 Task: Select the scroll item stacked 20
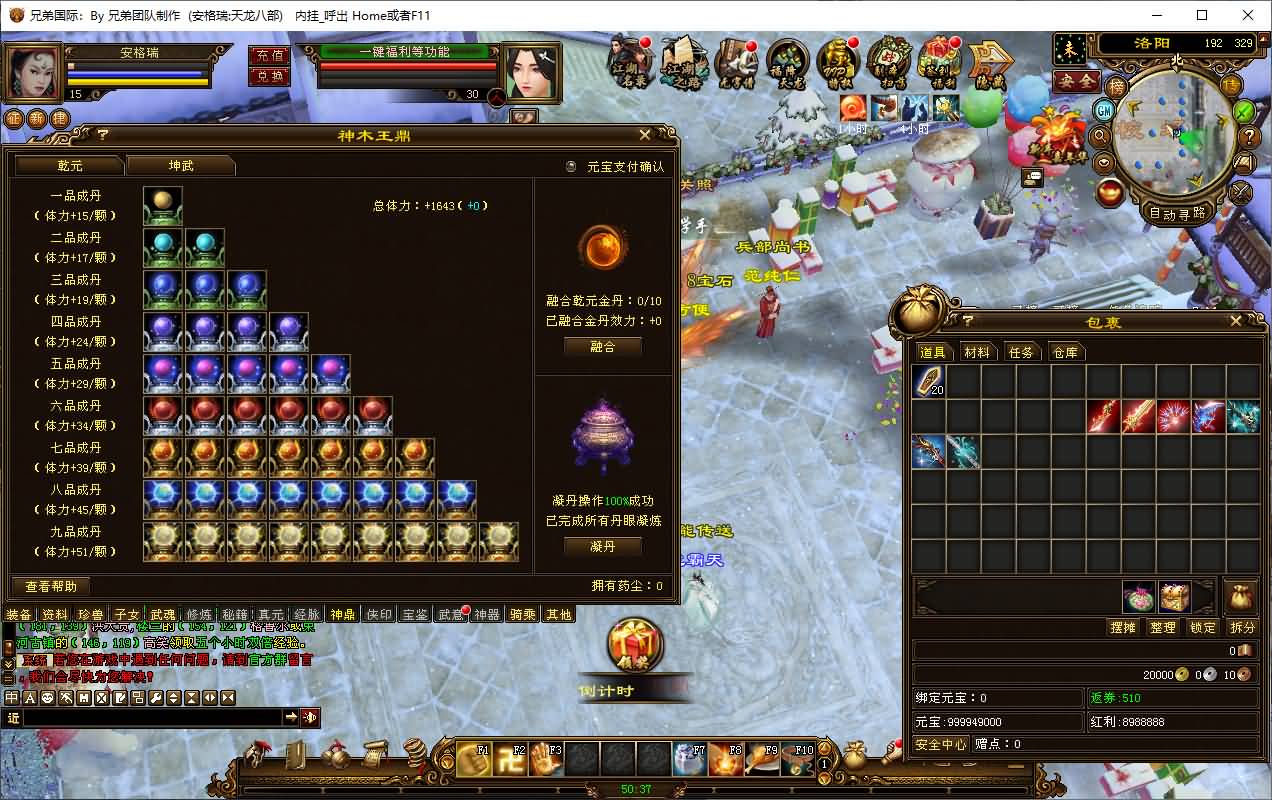pos(928,382)
